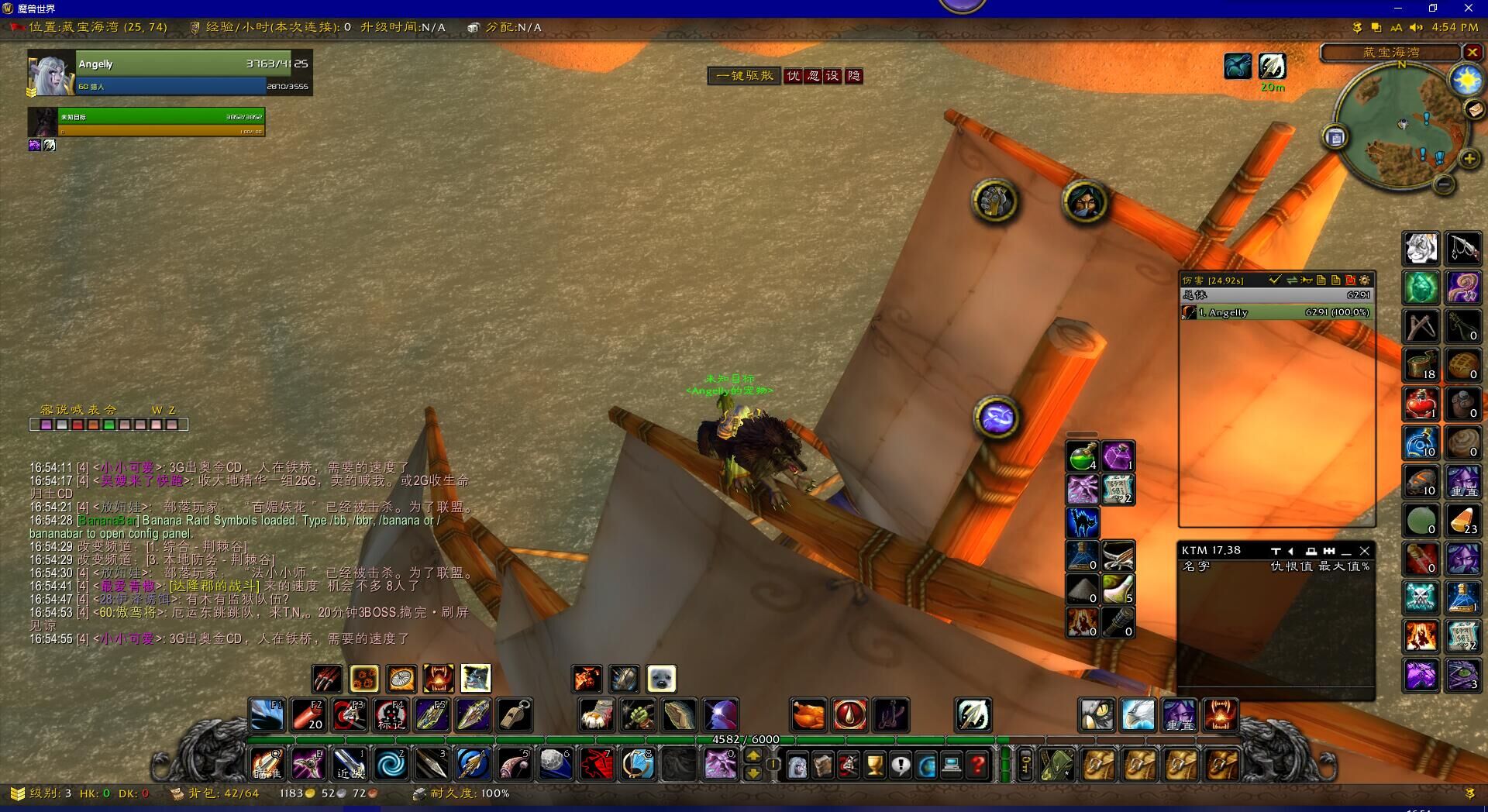Screen dimensions: 1488x812
Task: Use the green potion with 4 charges
Action: (x=1083, y=456)
